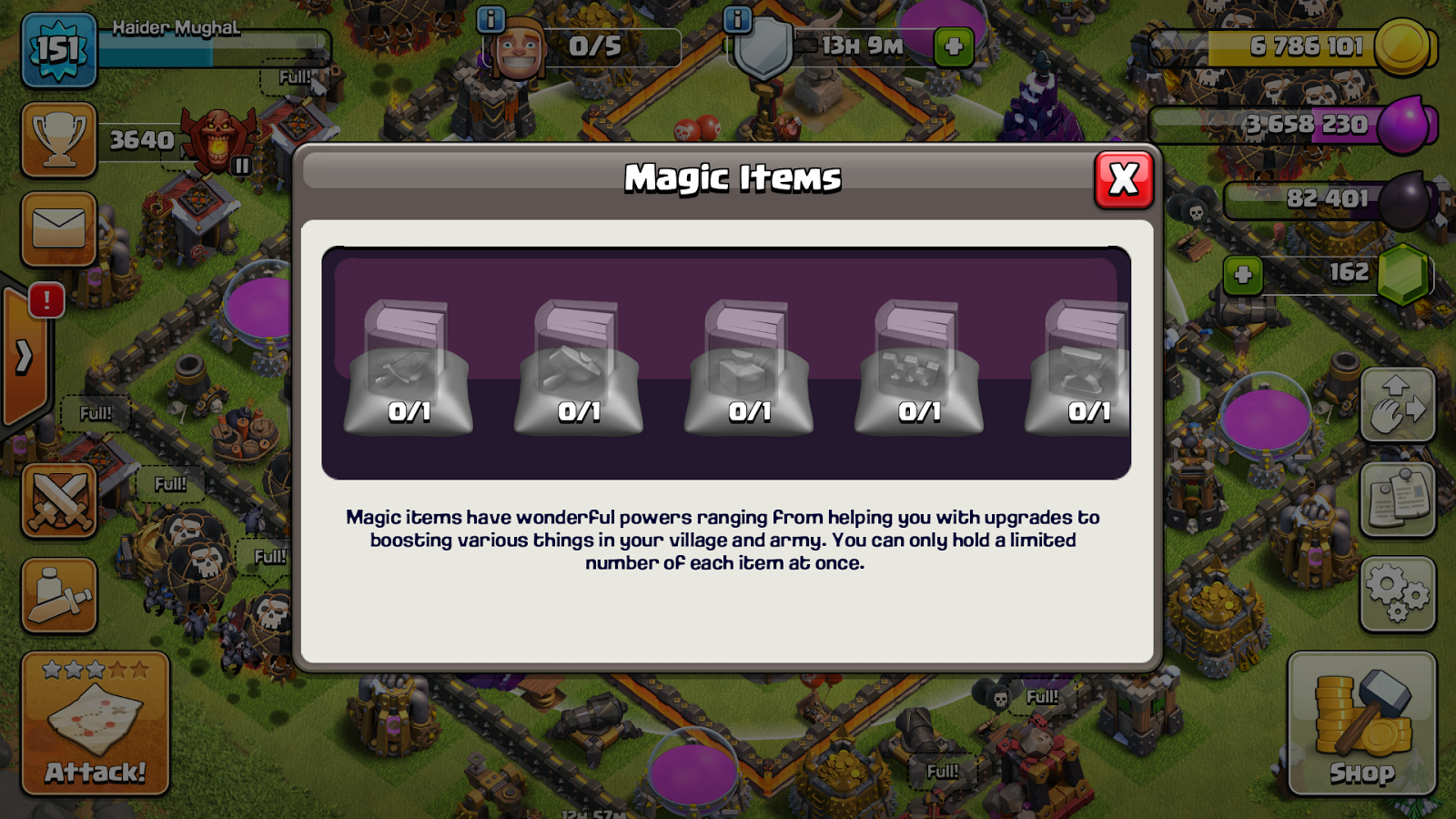This screenshot has height=819, width=1456.
Task: Open the news and events clipboard icon
Action: 1399,498
